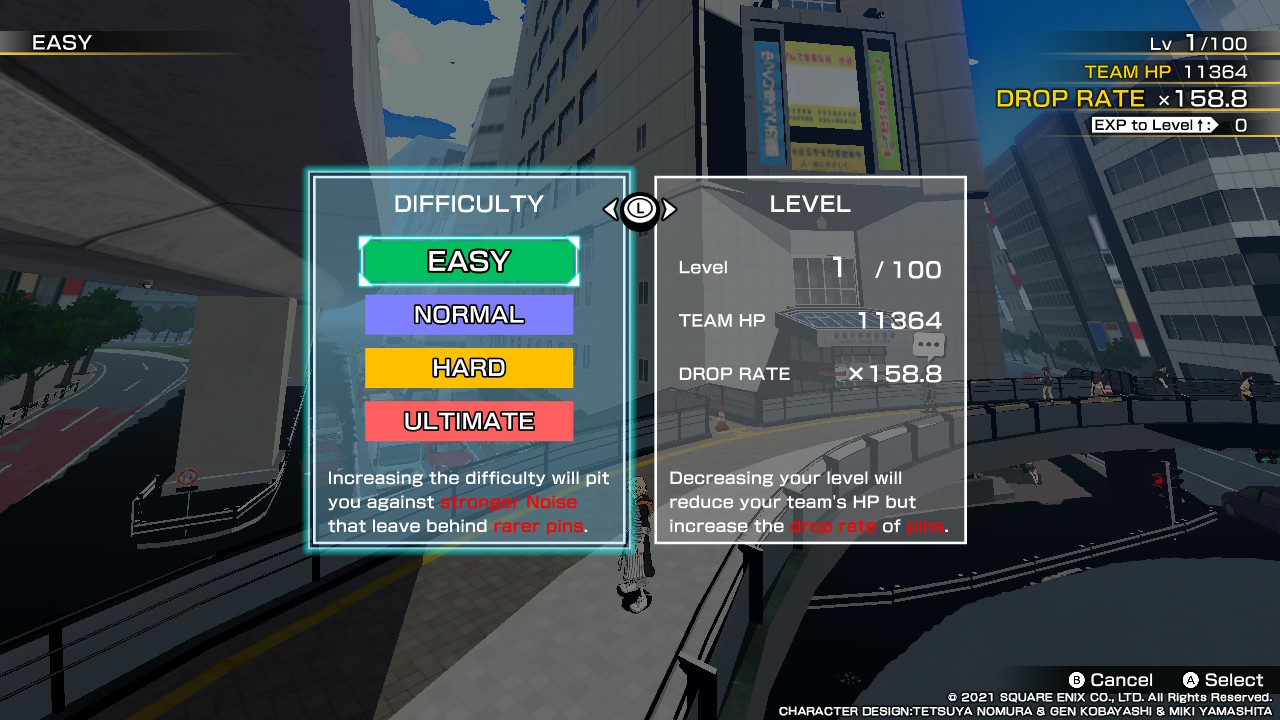This screenshot has height=720, width=1280.
Task: Click Cancel to close the menu
Action: (1113, 679)
